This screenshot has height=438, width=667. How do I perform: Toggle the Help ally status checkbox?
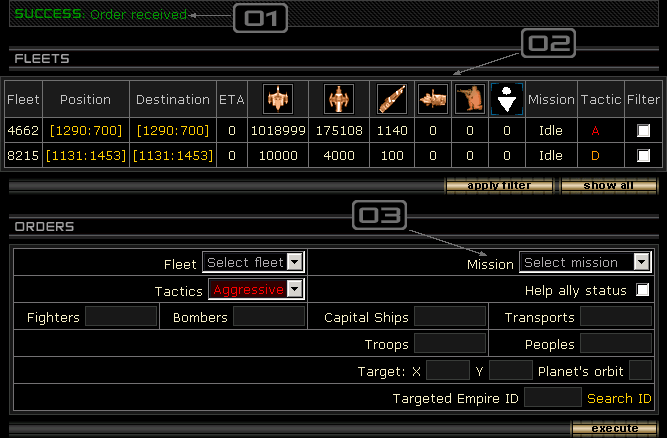point(643,290)
